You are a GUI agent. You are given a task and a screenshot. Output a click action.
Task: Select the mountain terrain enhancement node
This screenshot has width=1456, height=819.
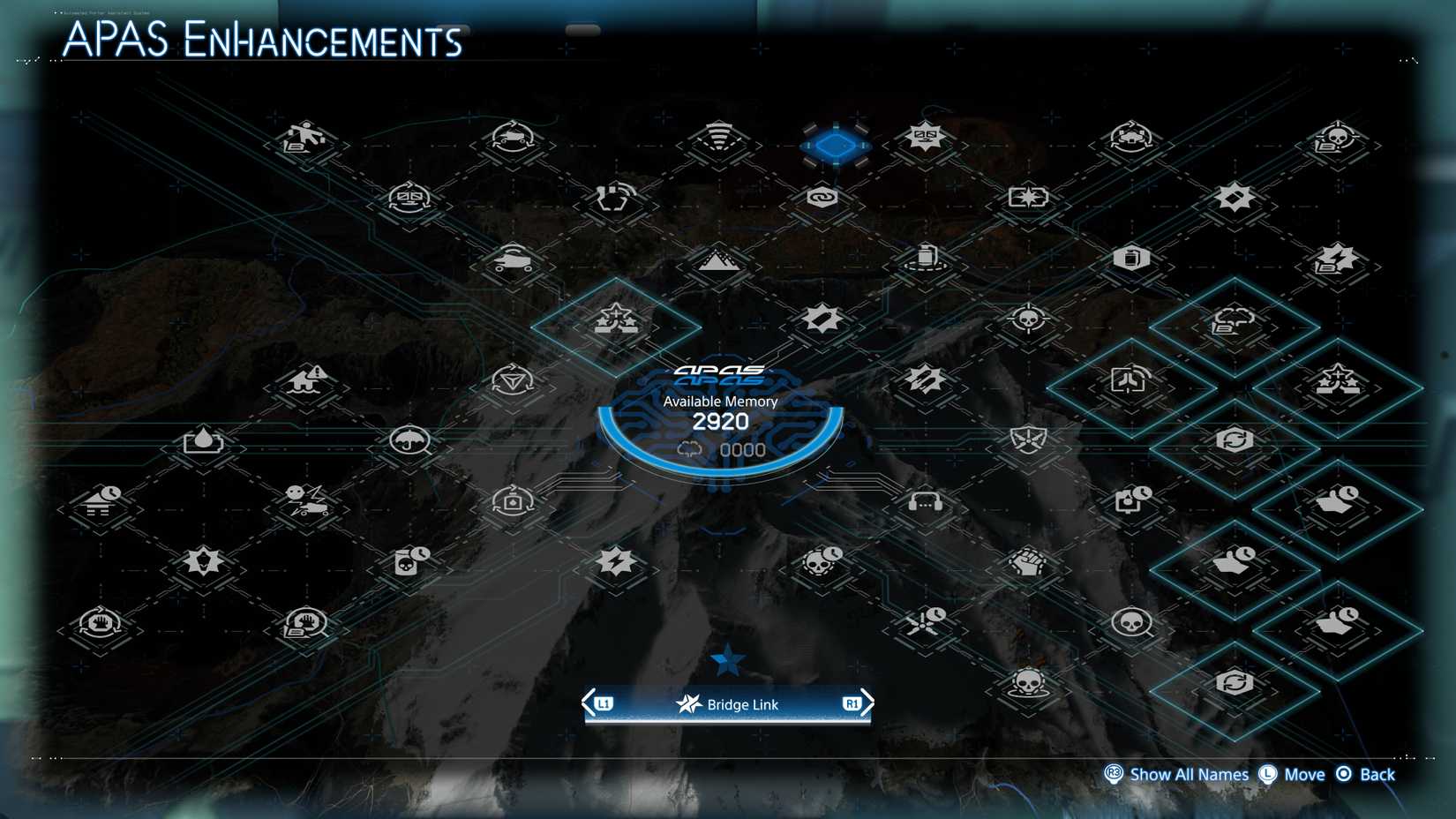point(717,260)
